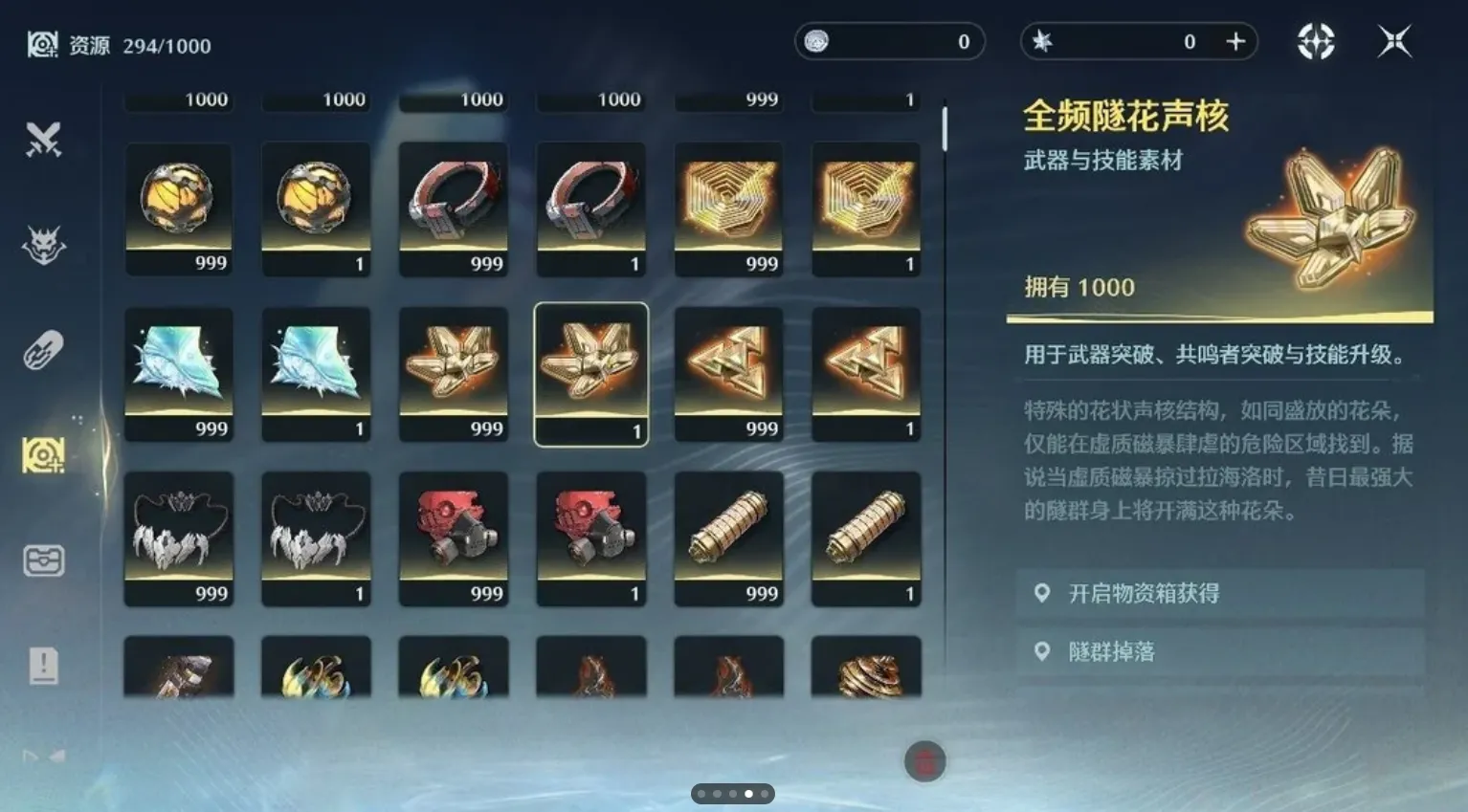Click the third pagination dot below the grid

(732, 793)
